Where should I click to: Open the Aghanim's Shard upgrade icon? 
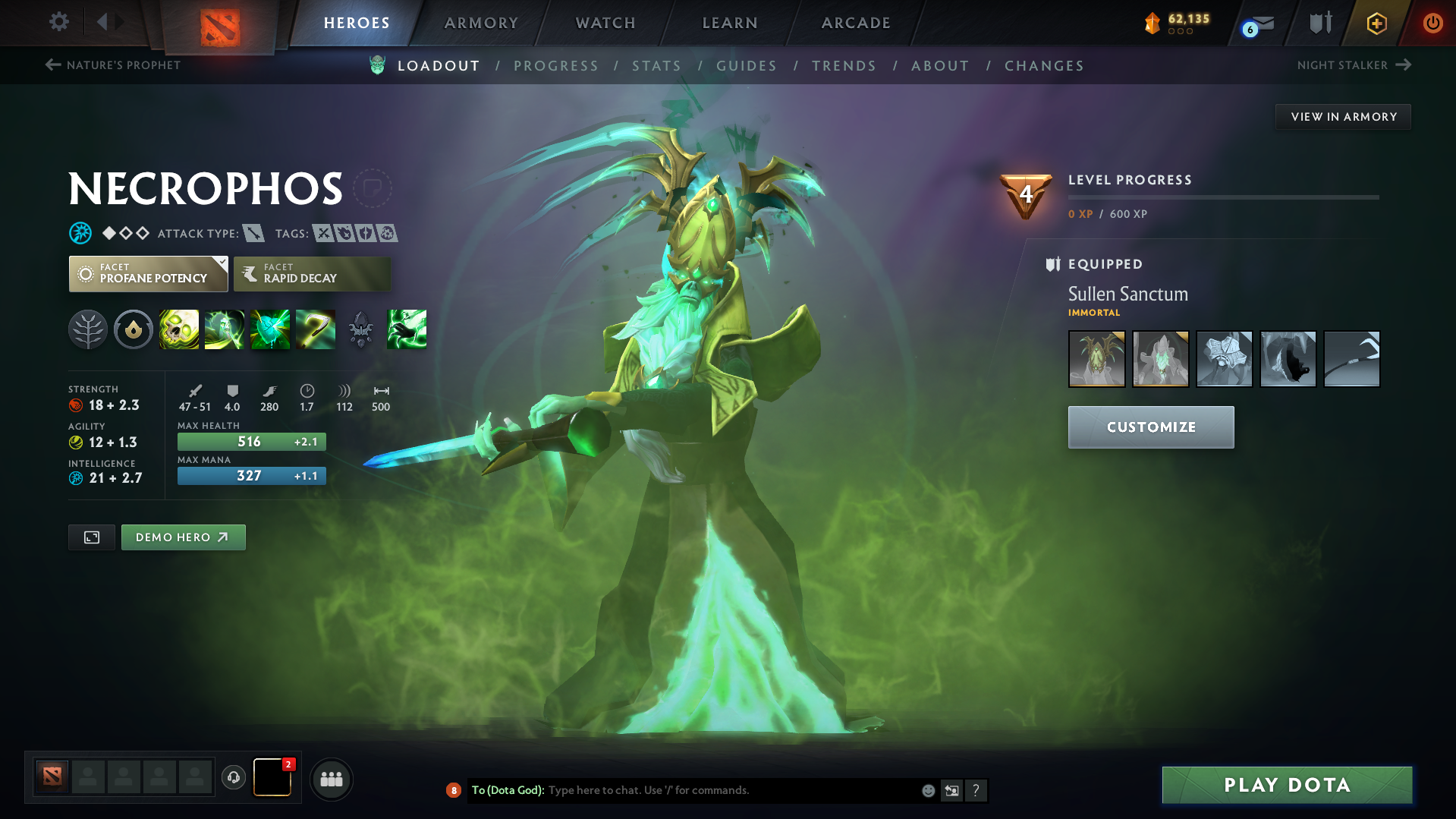coord(361,329)
